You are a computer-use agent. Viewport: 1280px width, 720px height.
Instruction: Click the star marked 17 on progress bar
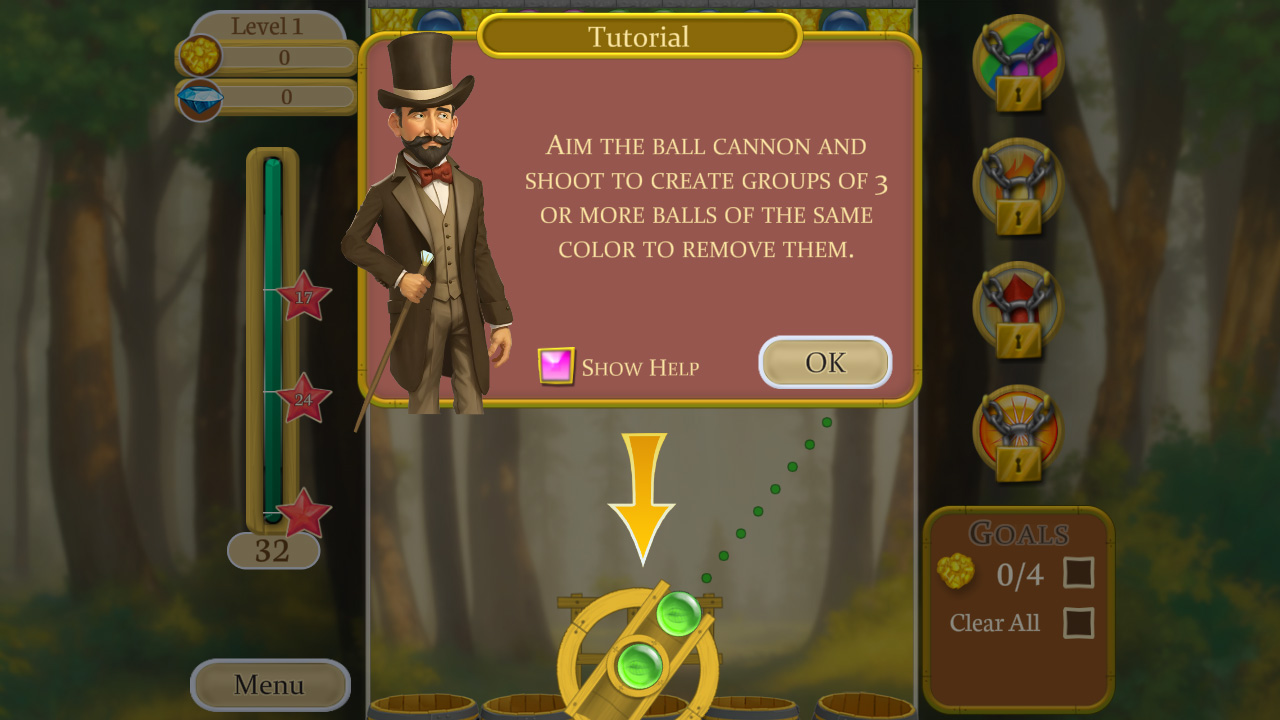tap(303, 300)
